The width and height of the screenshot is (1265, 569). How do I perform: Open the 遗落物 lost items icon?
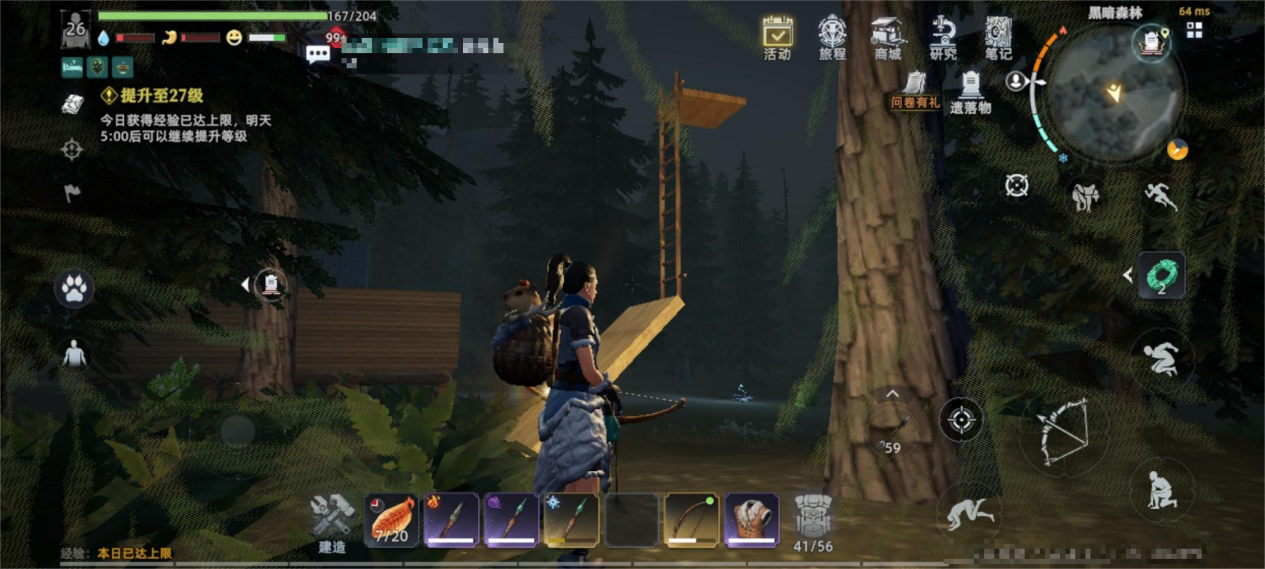pos(970,90)
